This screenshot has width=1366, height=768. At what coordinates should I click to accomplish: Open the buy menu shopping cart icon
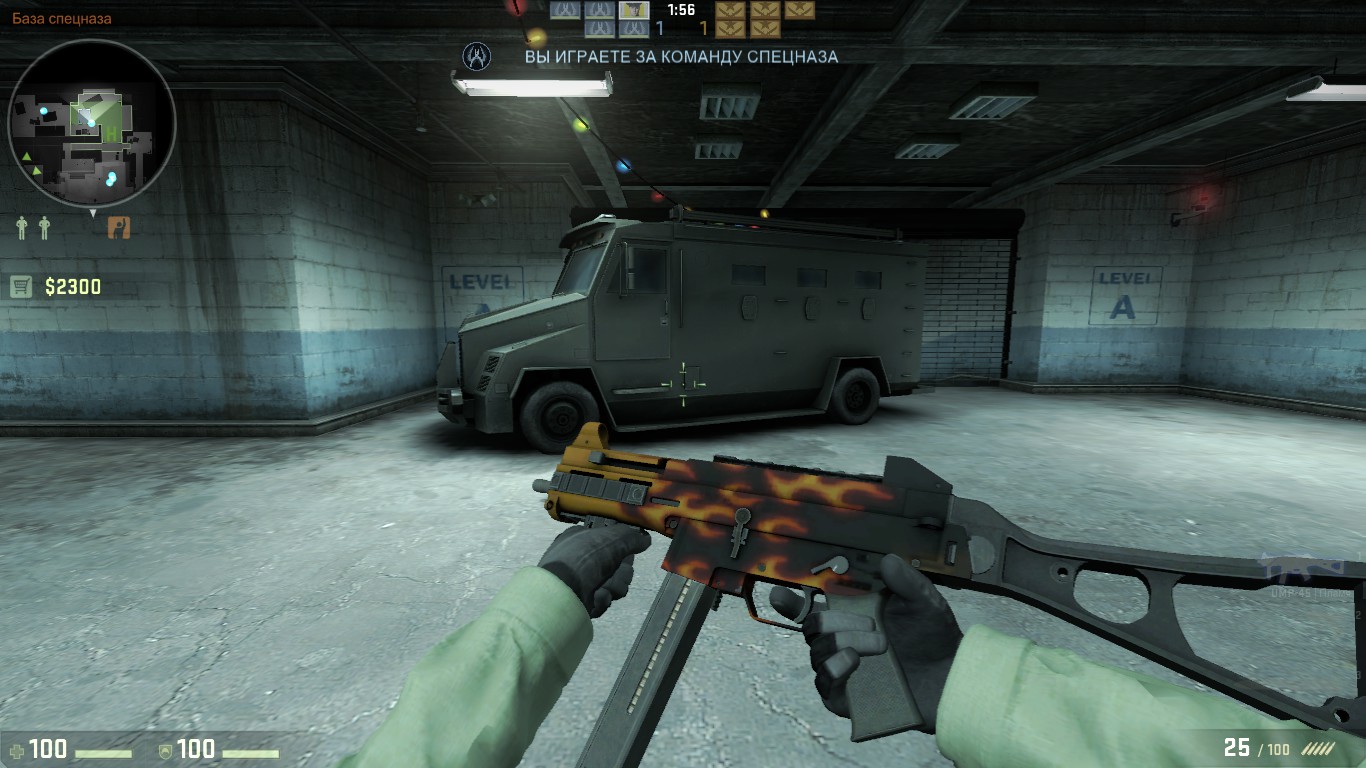[21, 287]
